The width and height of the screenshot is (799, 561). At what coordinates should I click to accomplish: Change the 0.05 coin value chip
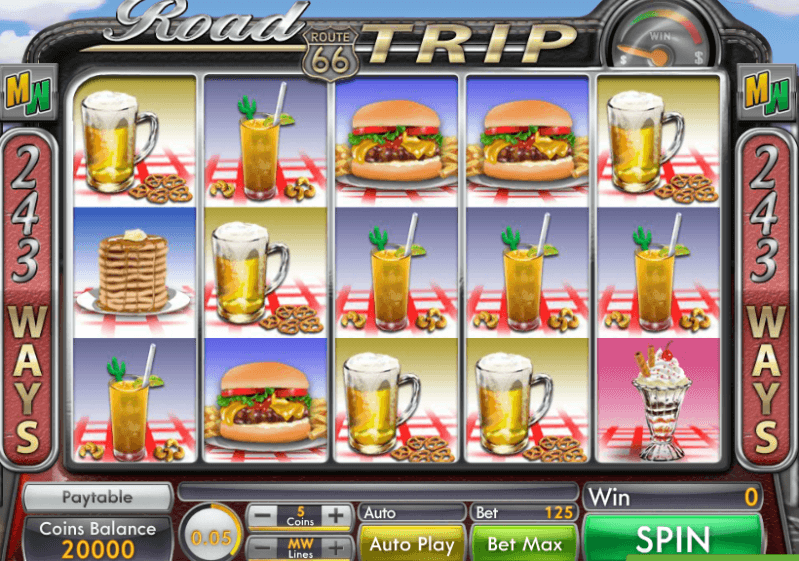[x=209, y=537]
